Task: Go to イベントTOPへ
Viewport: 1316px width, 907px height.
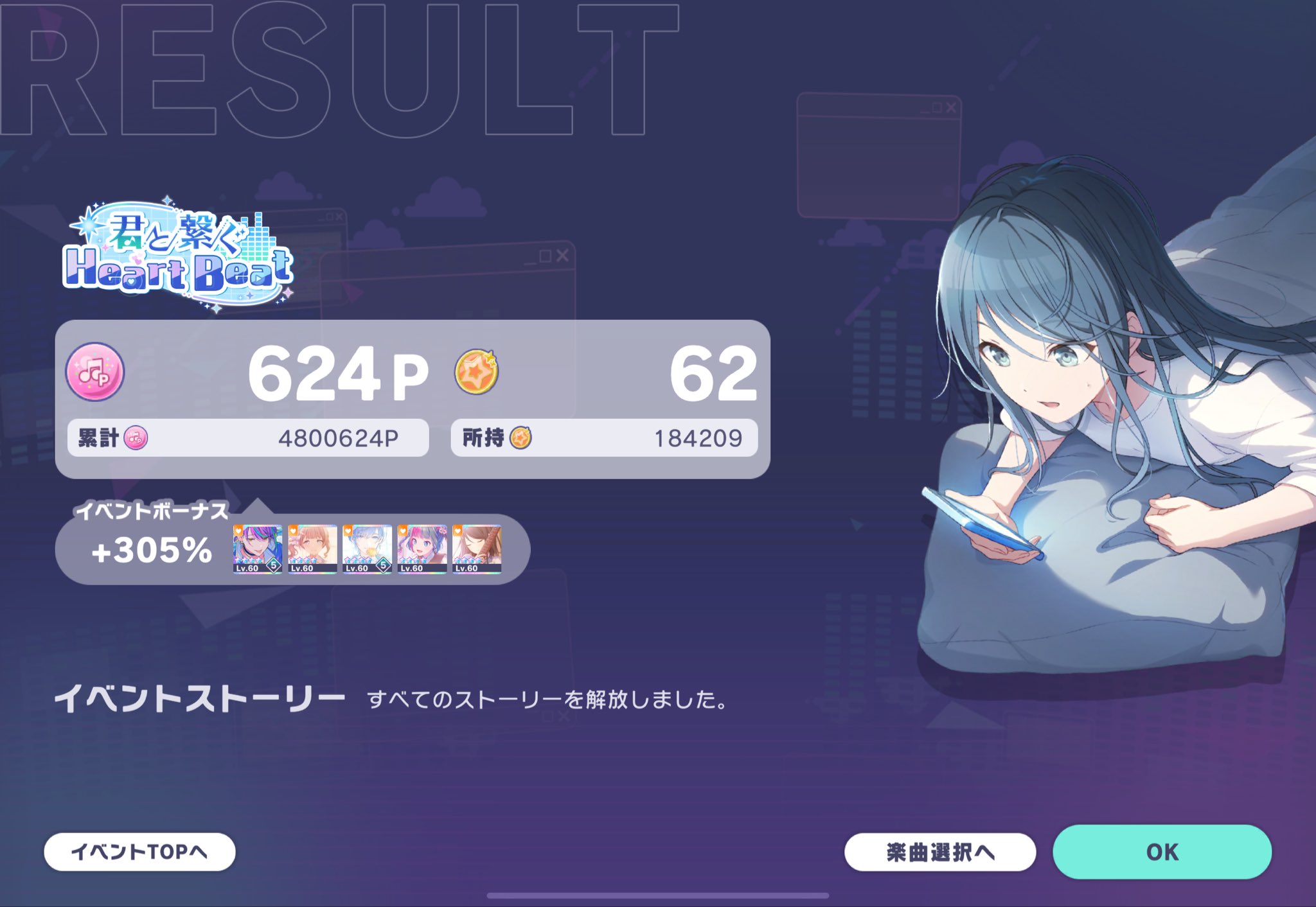Action: (x=137, y=852)
